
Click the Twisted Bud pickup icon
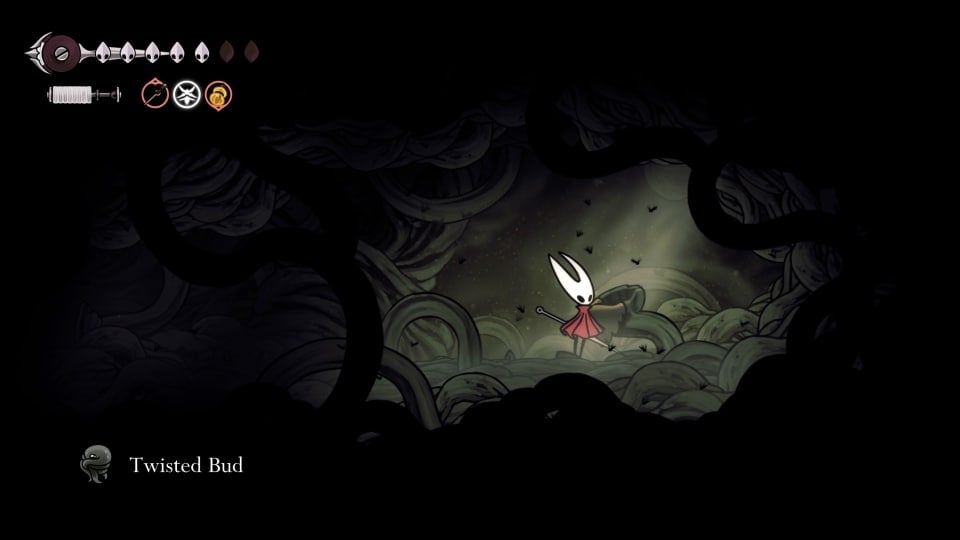click(96, 465)
